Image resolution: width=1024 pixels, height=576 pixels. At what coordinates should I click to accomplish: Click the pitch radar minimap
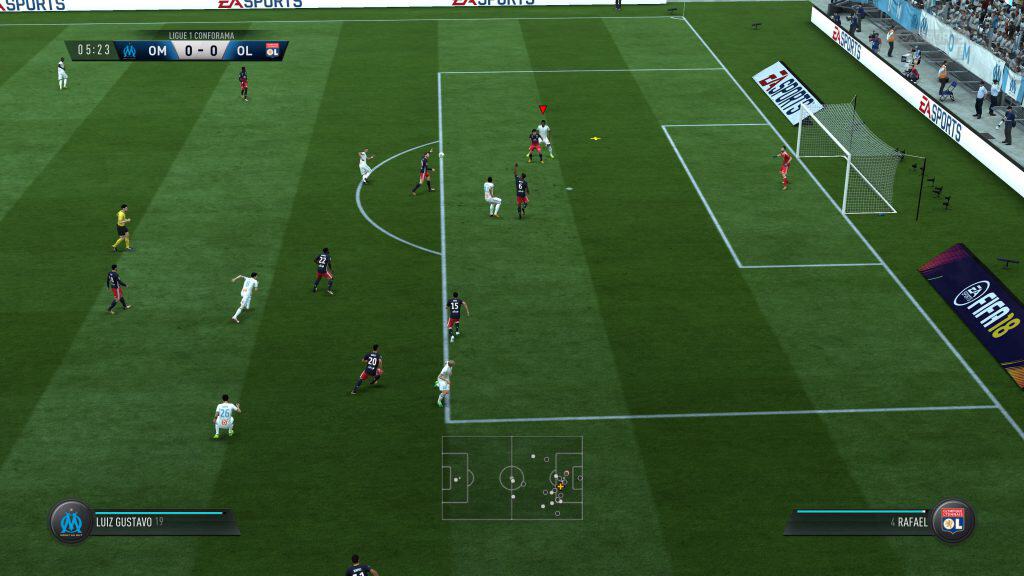[x=512, y=477]
